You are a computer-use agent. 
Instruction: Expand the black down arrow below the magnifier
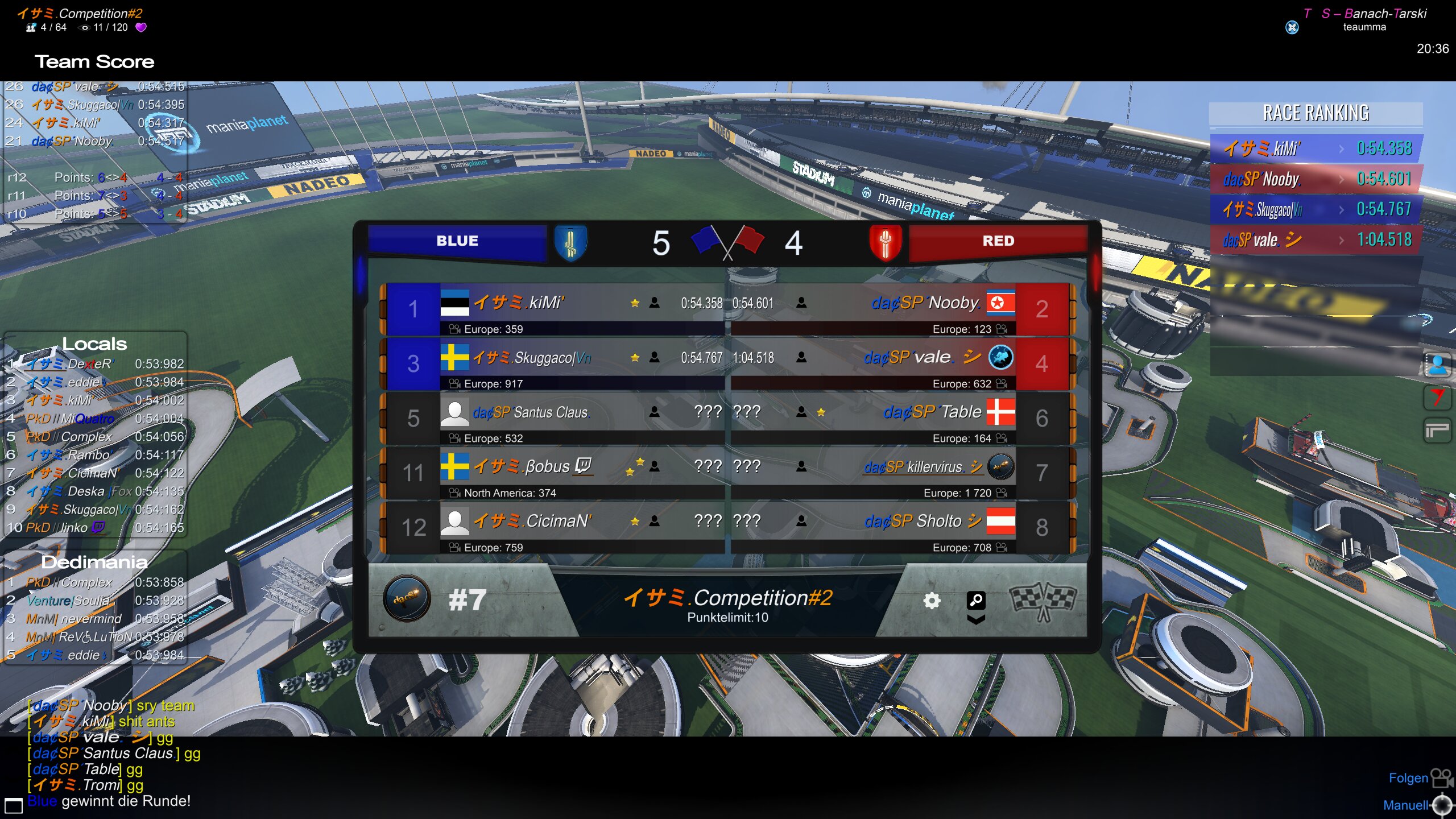pyautogui.click(x=976, y=619)
